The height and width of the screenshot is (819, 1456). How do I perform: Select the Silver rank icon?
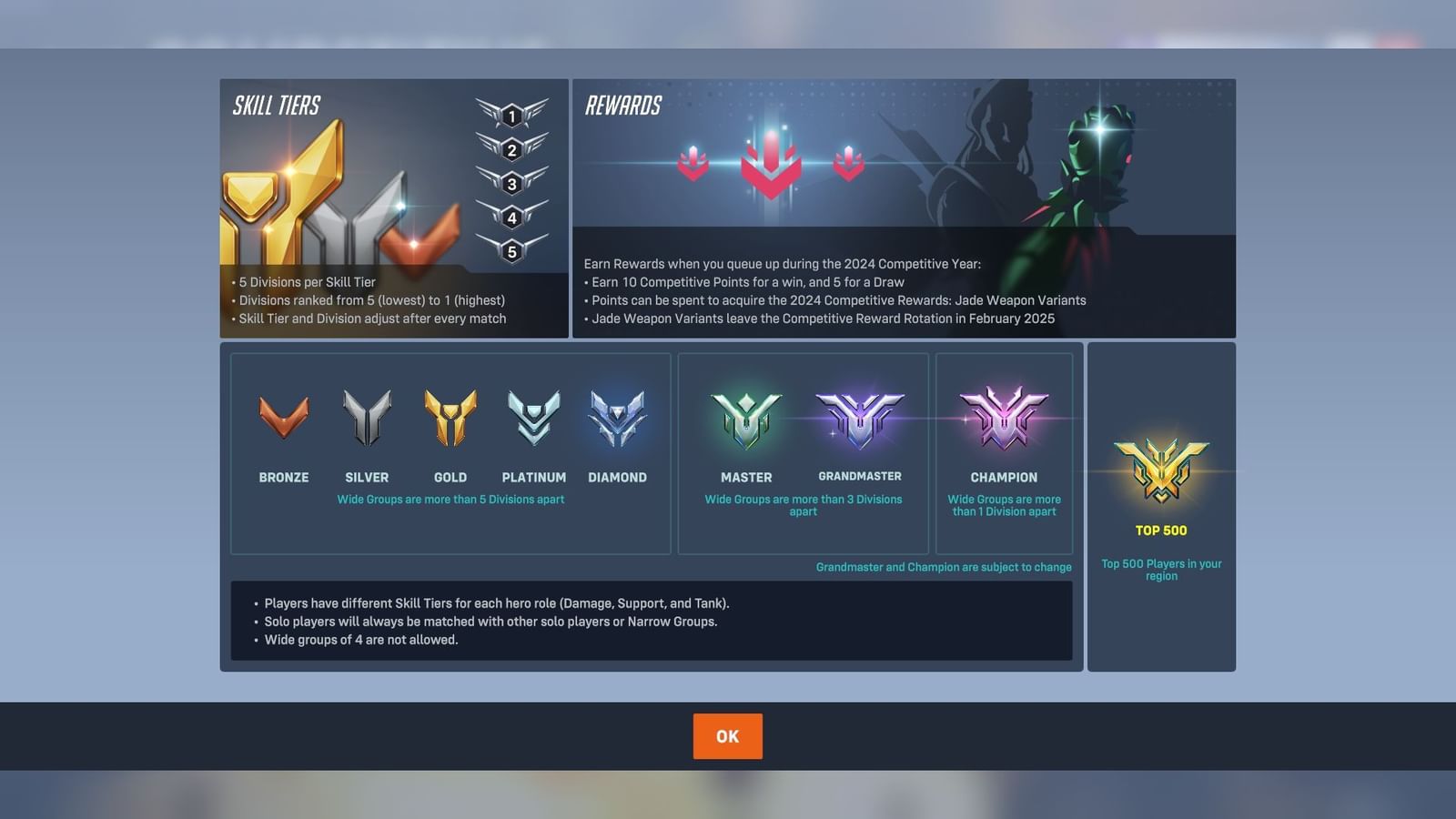coord(367,414)
